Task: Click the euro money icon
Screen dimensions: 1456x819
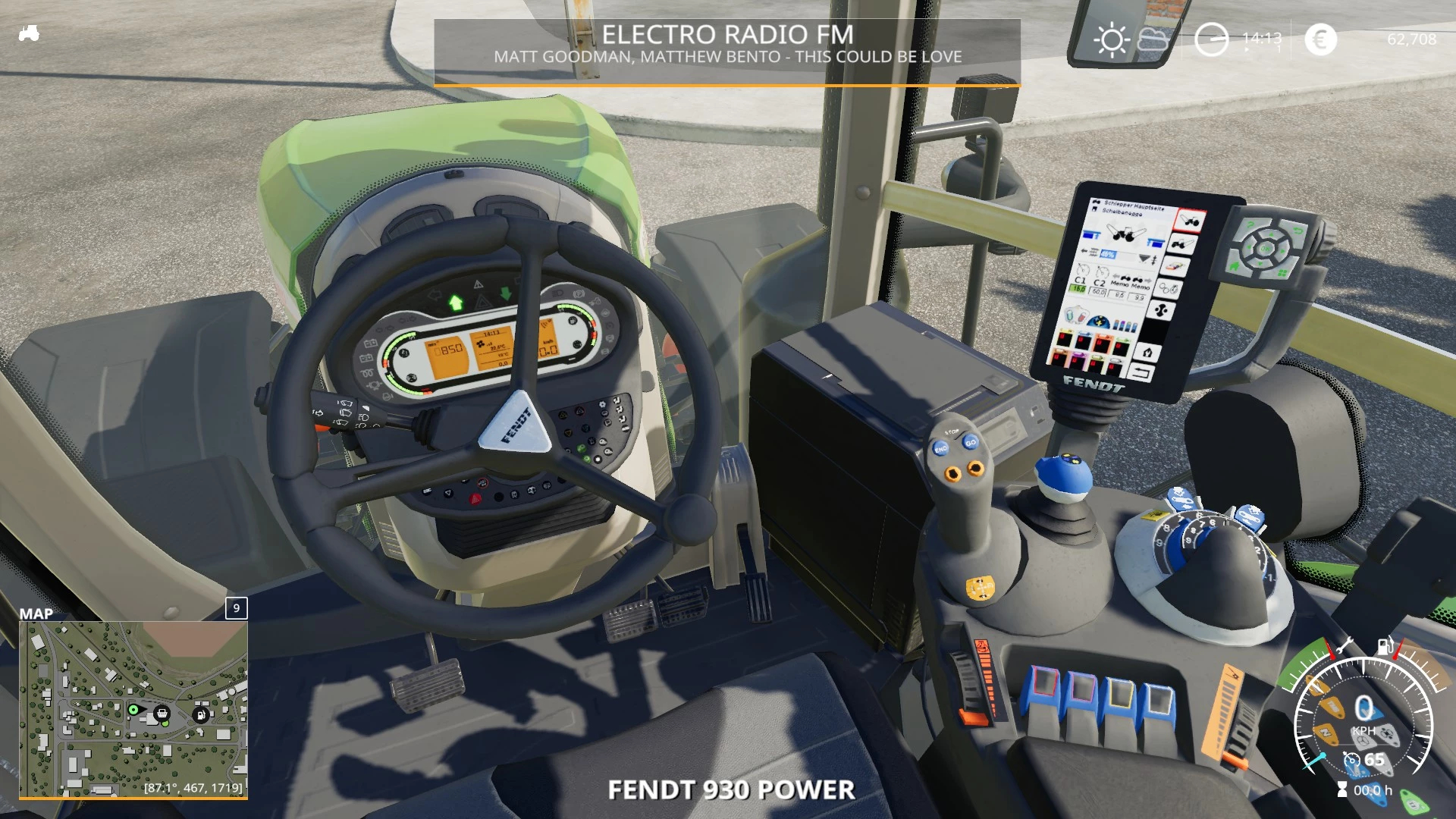Action: (1320, 39)
